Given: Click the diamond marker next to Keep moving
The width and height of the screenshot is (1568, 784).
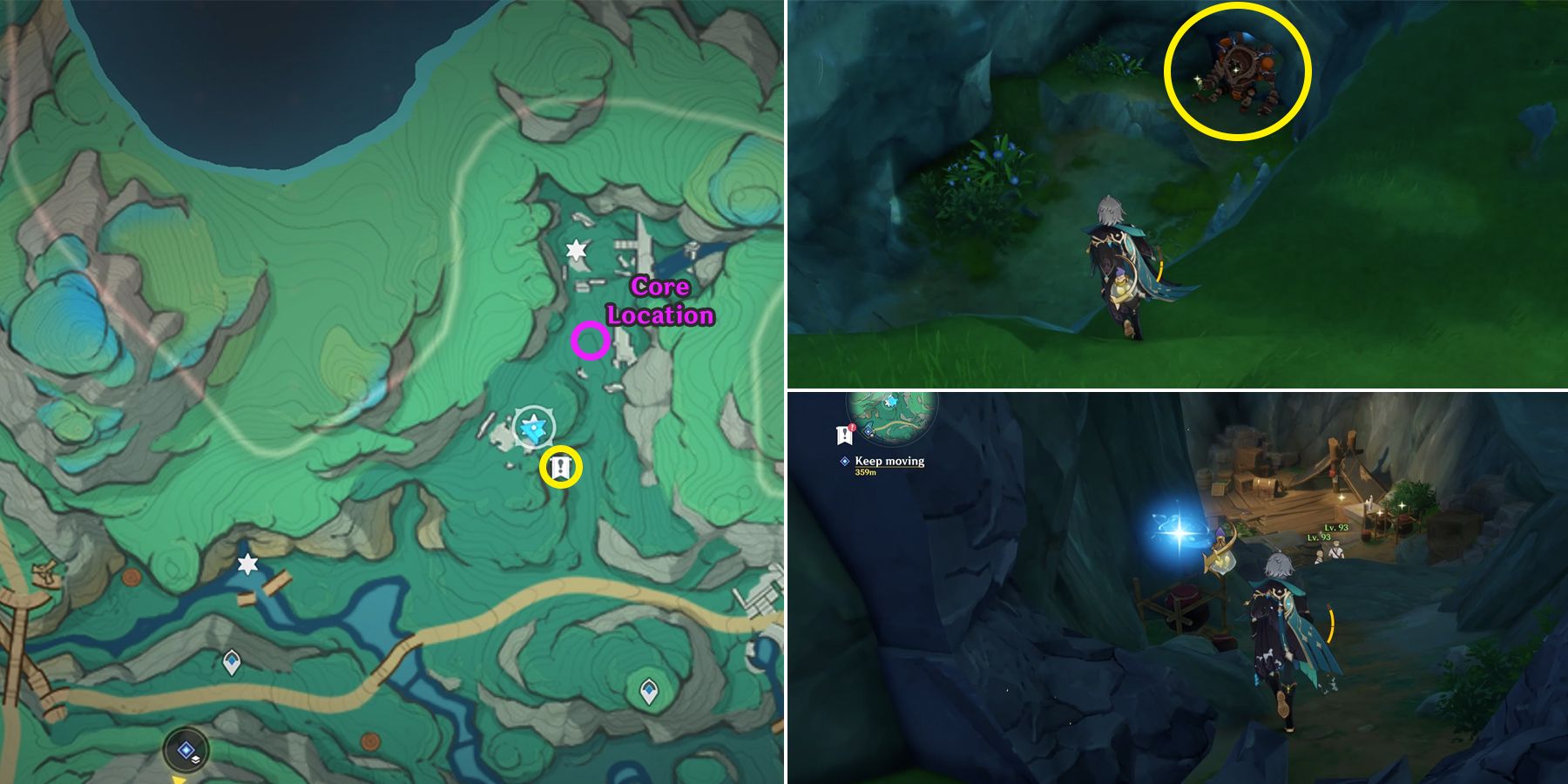Looking at the screenshot, I should [x=845, y=461].
